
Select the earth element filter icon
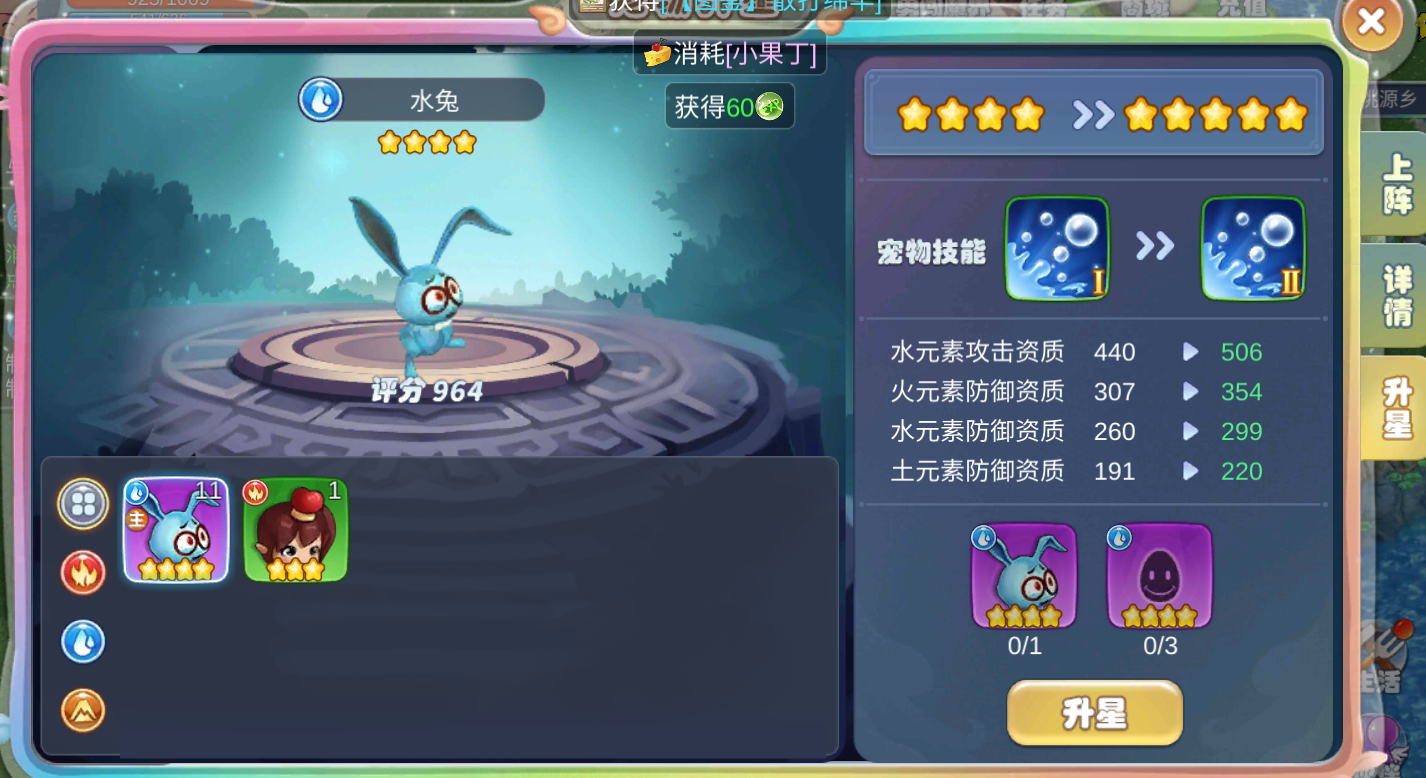83,712
